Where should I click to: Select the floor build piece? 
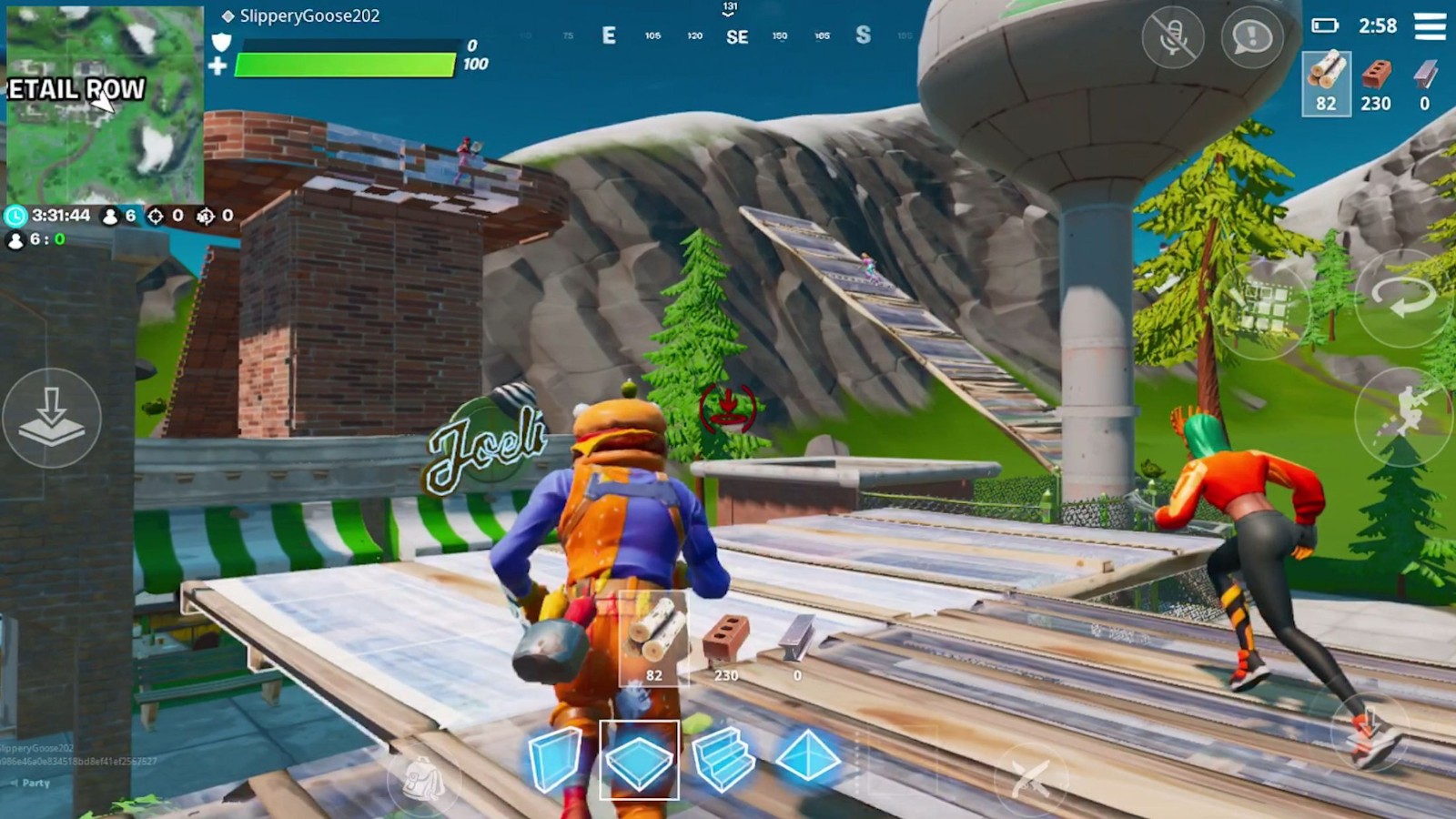(640, 757)
